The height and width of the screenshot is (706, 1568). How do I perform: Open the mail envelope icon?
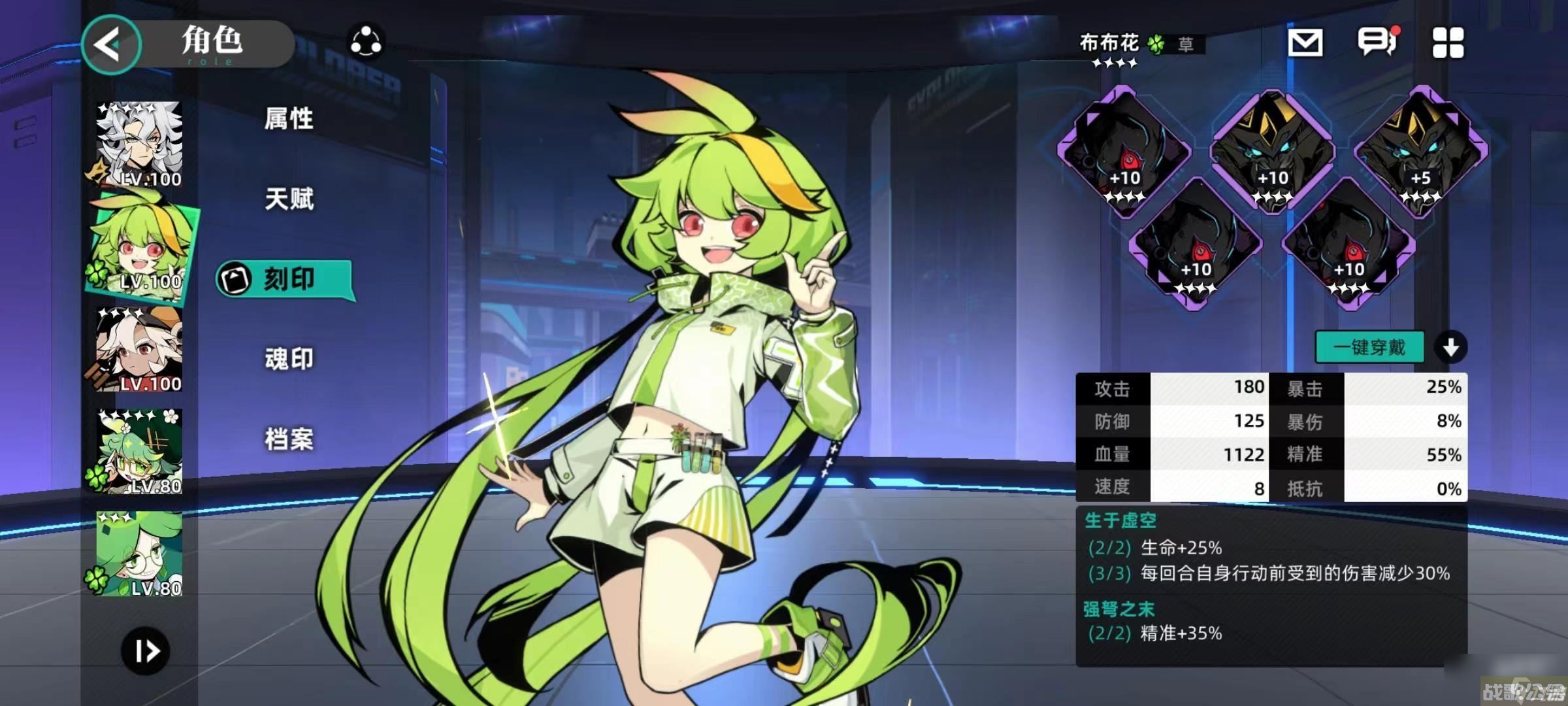tap(1305, 43)
